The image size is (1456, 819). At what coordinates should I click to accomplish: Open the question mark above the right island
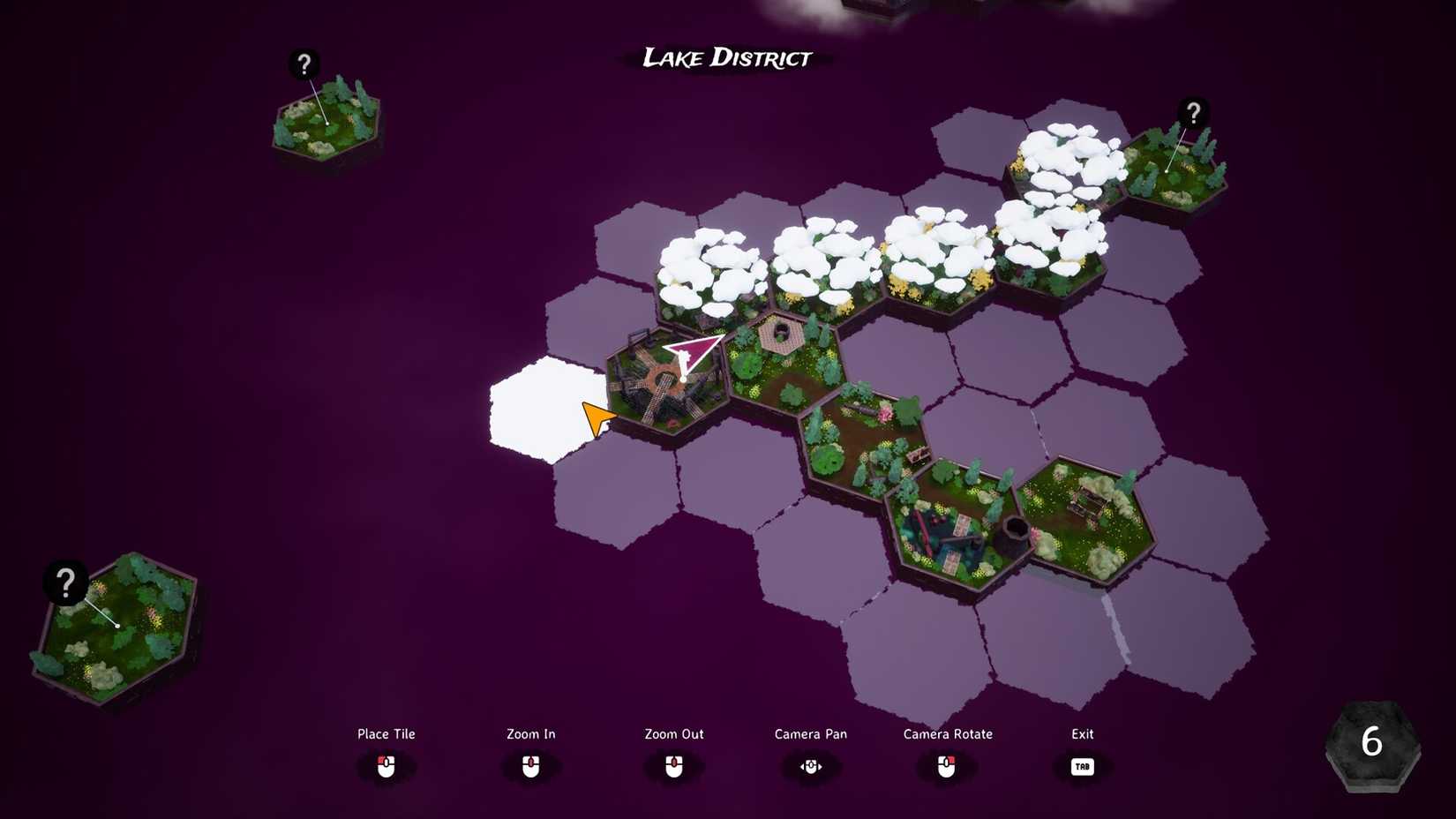1193,113
